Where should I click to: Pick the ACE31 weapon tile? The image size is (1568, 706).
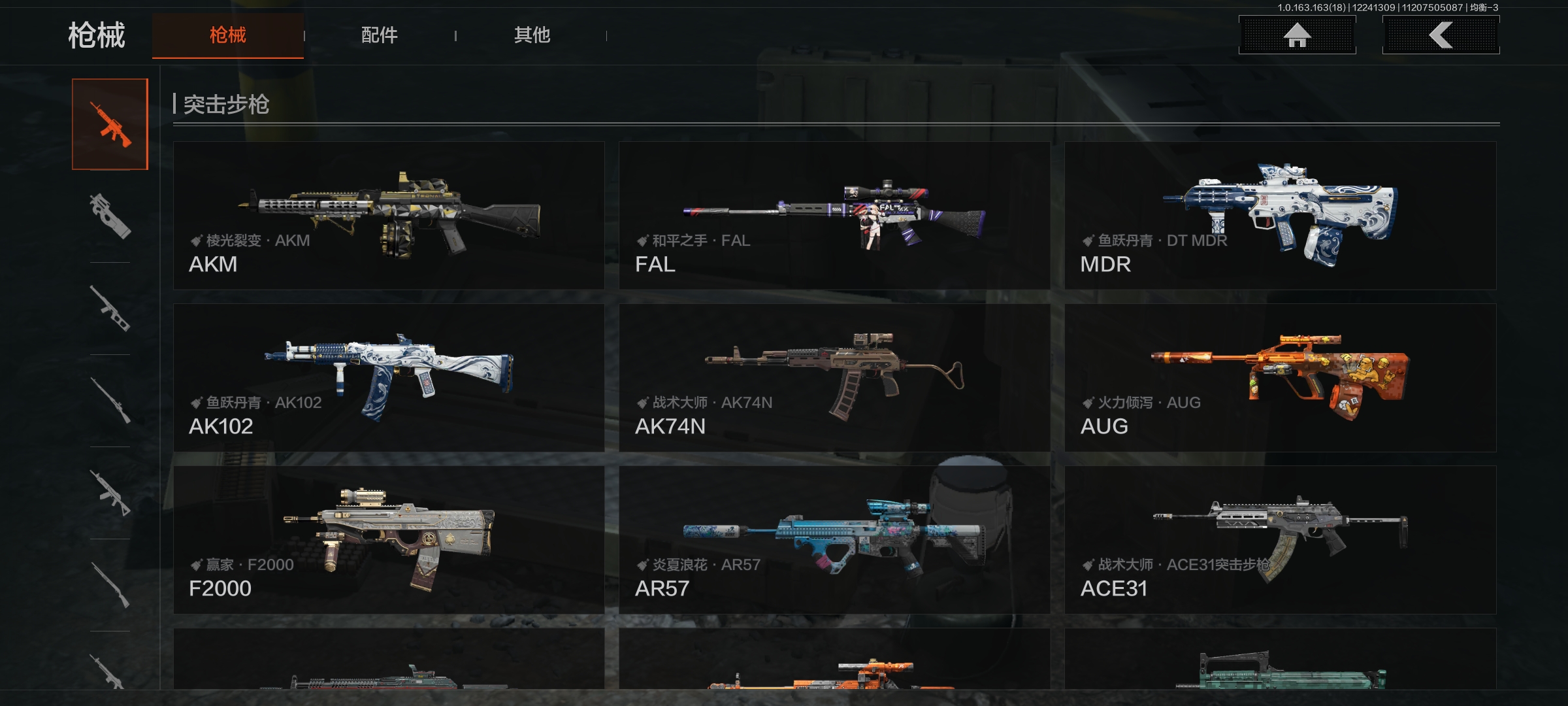tap(1280, 540)
